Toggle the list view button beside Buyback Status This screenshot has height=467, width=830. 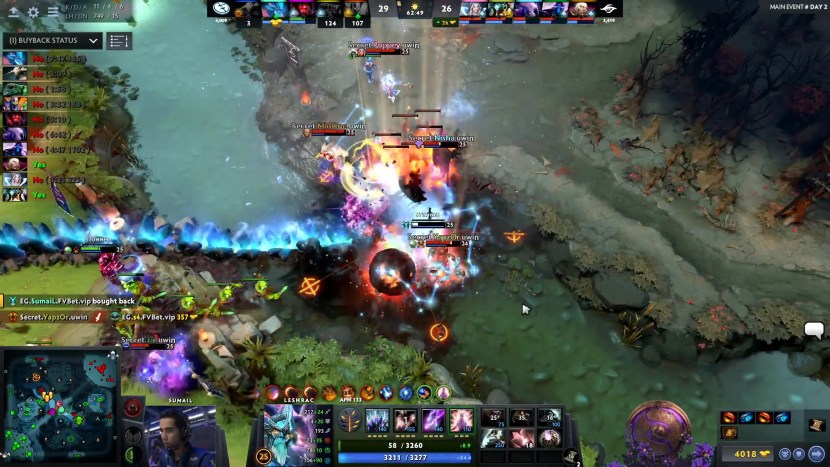pyautogui.click(x=119, y=41)
